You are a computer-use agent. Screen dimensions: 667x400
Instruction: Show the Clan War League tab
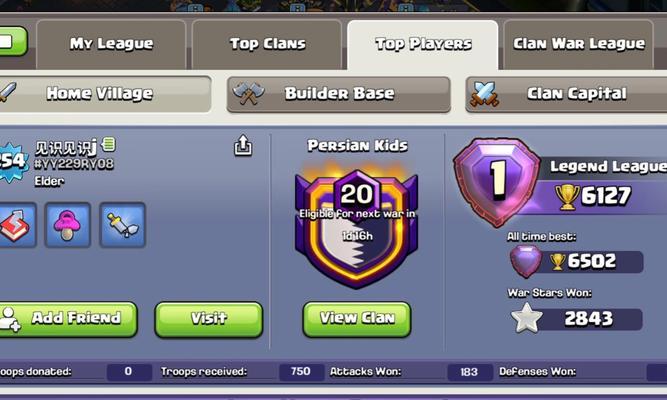click(x=578, y=44)
